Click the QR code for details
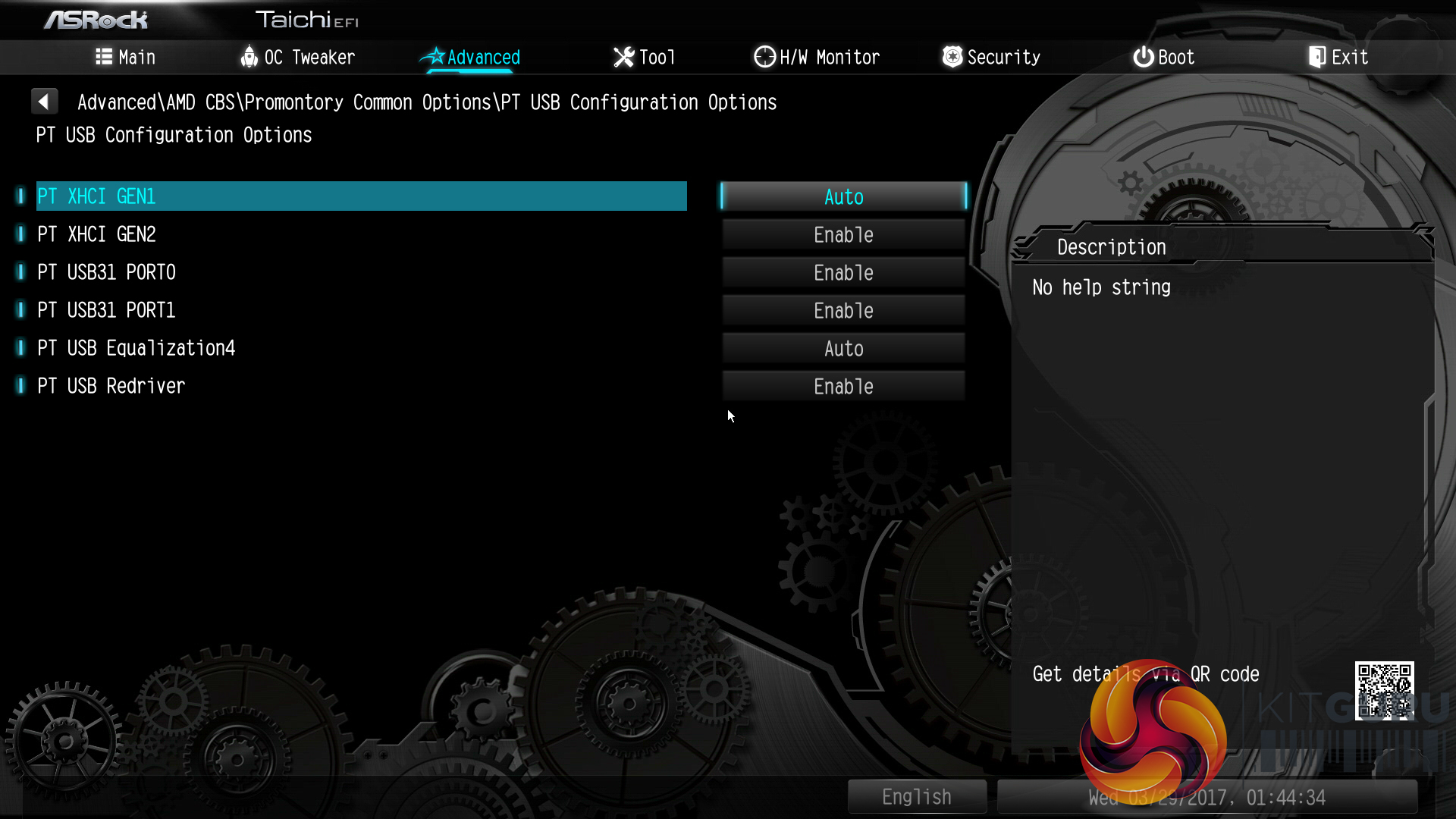Screen dimensions: 1456x819 [1384, 690]
